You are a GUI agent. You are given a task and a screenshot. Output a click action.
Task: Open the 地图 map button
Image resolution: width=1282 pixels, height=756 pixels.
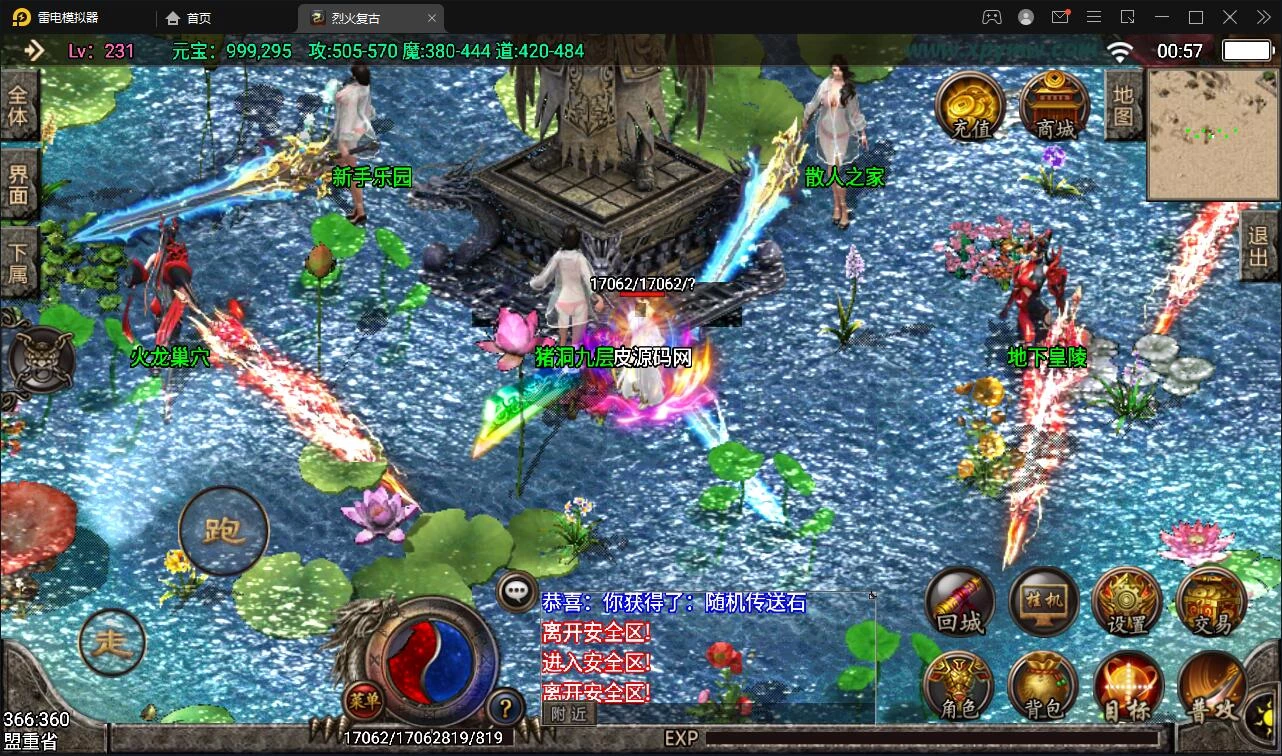coord(1123,105)
